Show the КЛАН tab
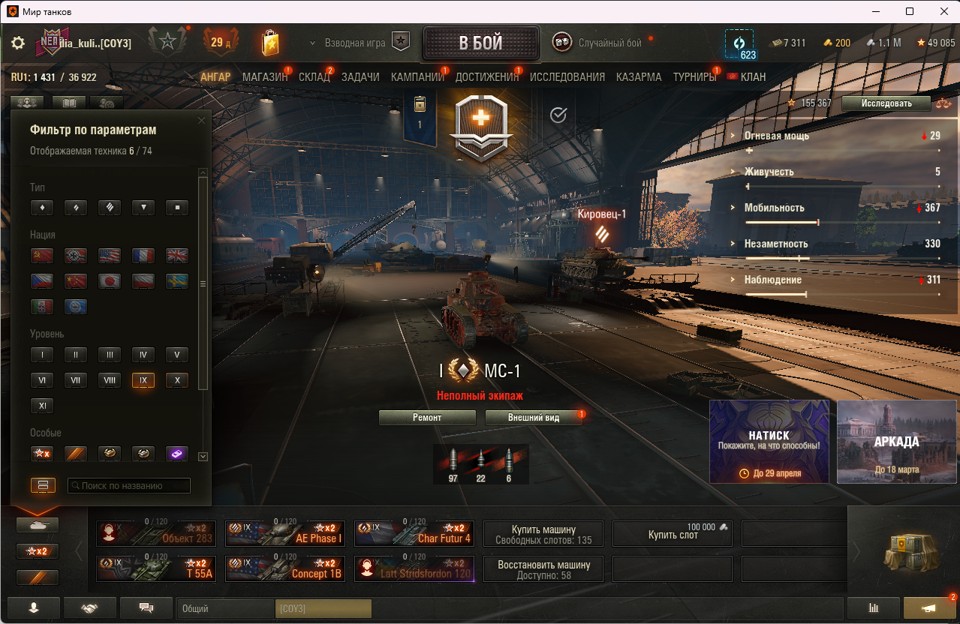 coord(753,77)
